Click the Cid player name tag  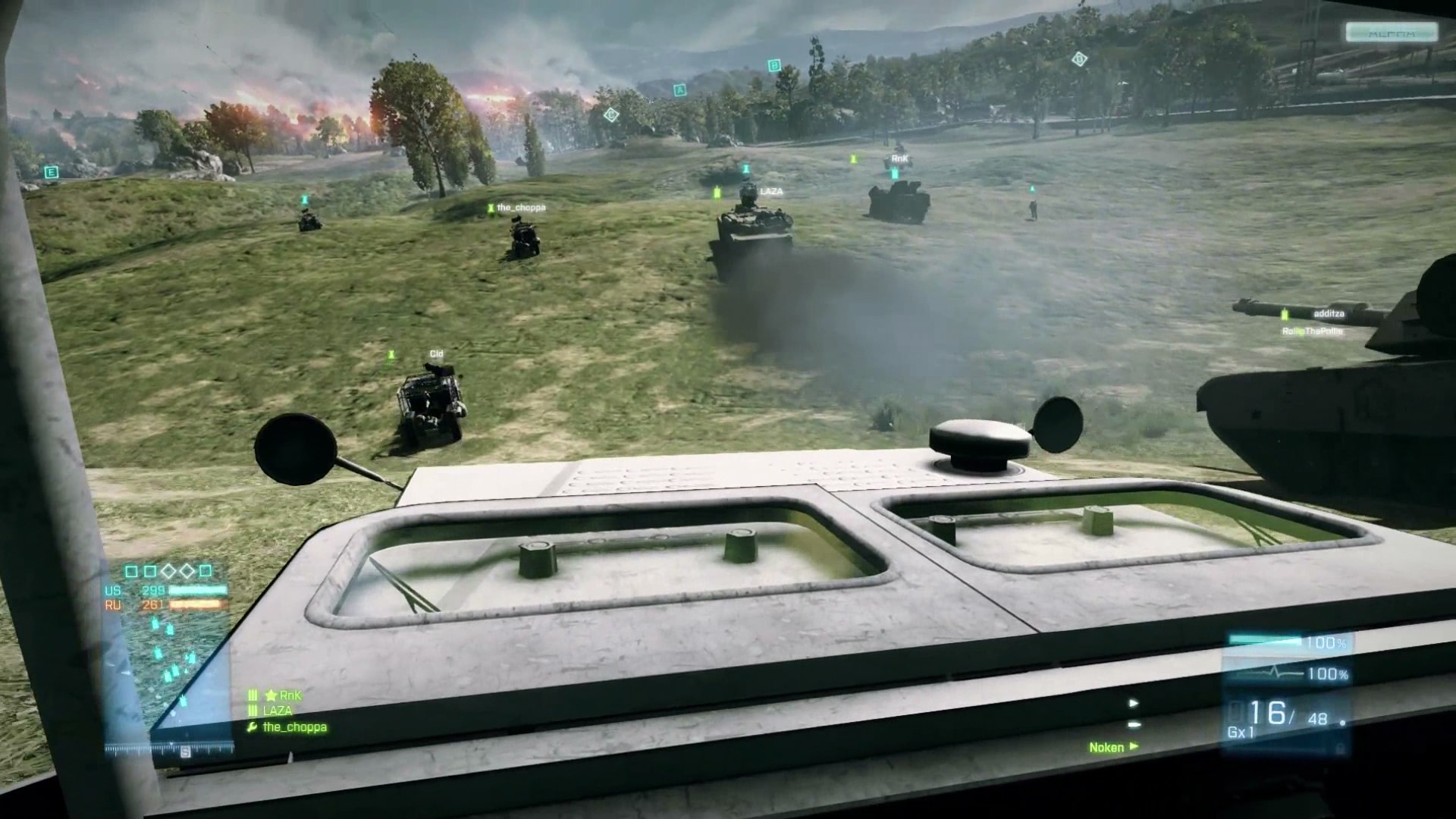[x=436, y=354]
